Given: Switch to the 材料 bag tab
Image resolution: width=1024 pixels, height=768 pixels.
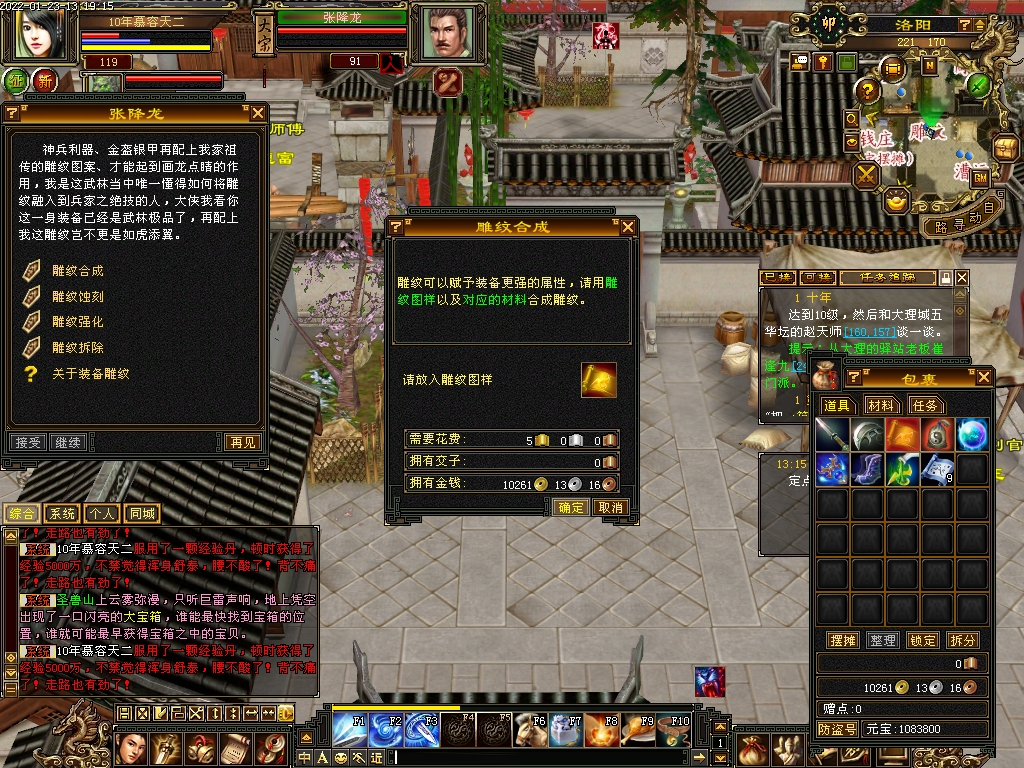Looking at the screenshot, I should point(881,405).
